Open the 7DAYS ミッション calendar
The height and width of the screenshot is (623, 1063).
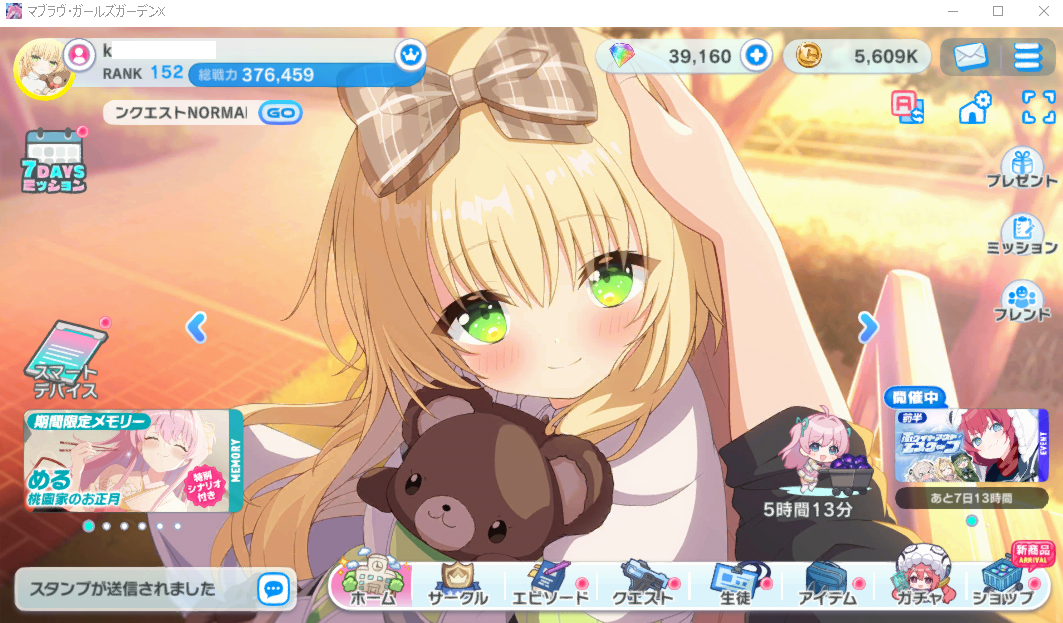coord(54,160)
